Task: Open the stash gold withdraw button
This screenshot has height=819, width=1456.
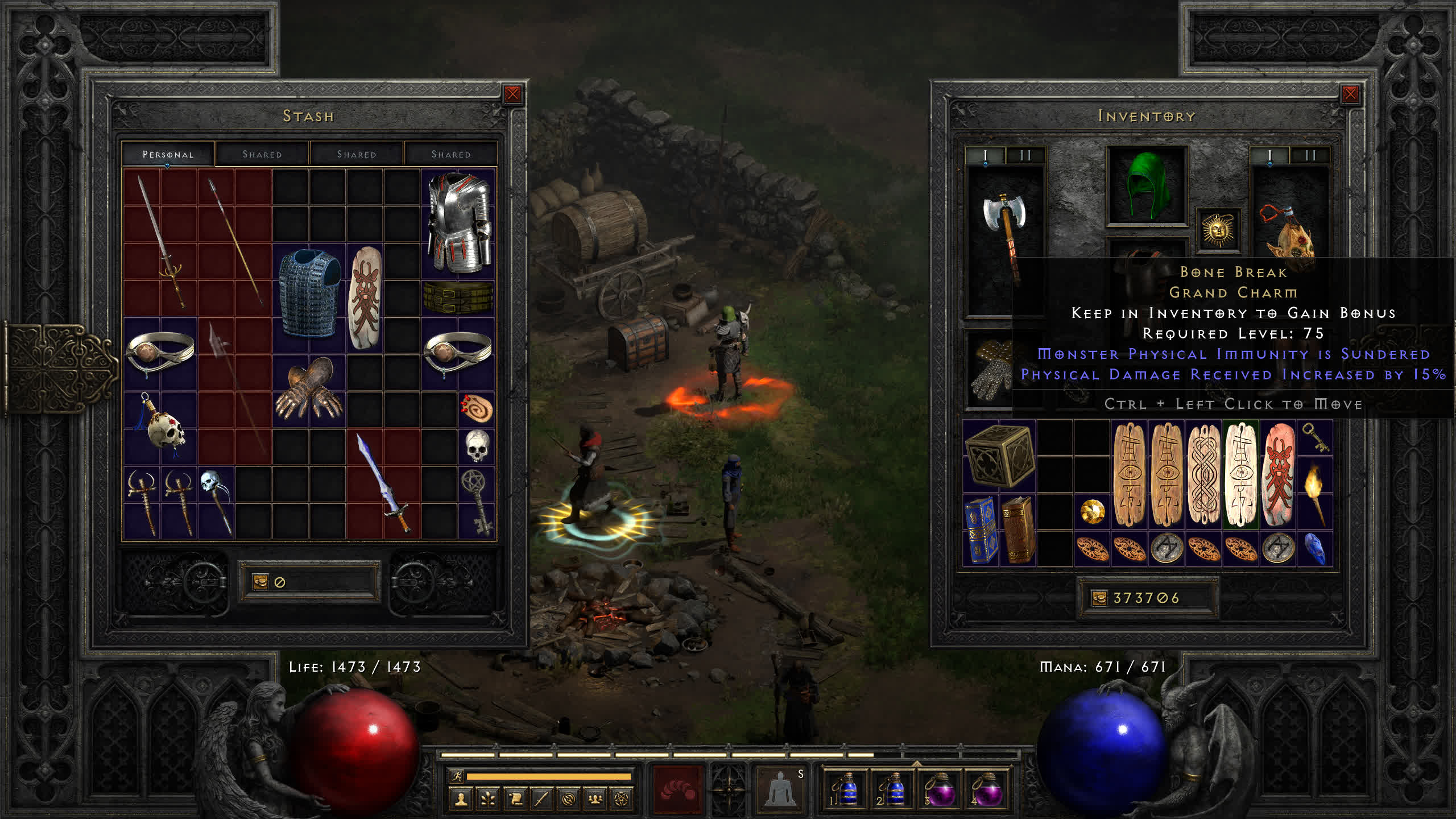Action: pyautogui.click(x=260, y=582)
